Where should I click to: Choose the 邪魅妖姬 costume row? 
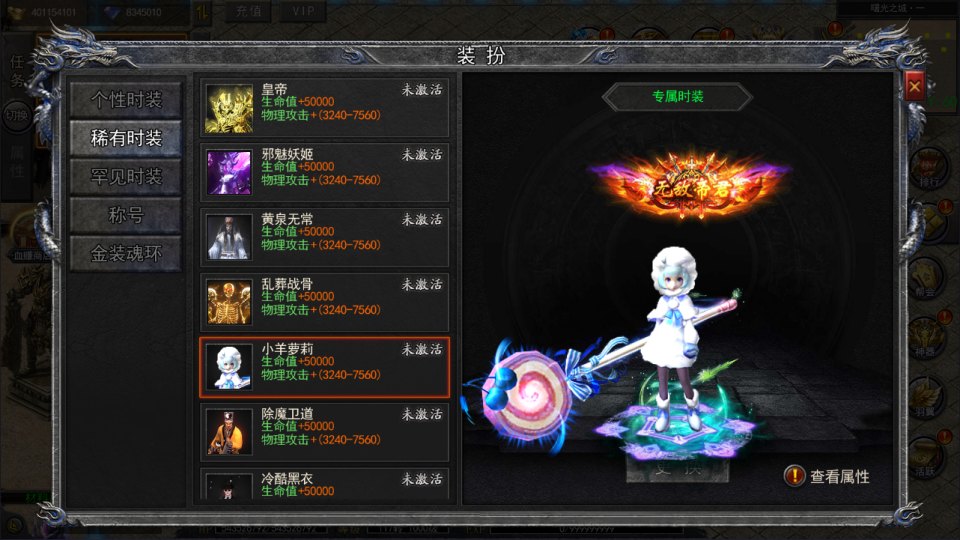point(324,172)
